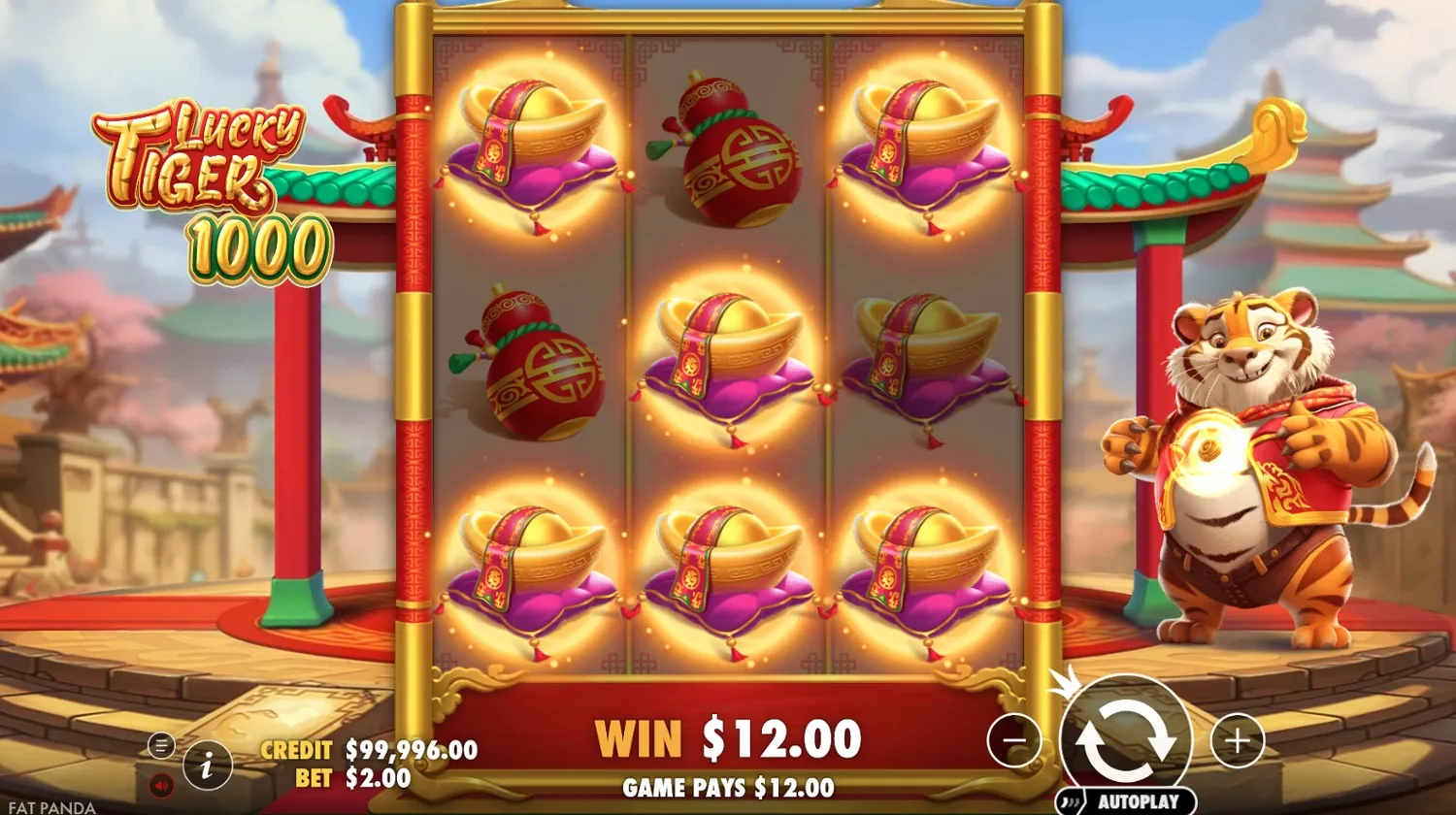This screenshot has width=1456, height=815.
Task: Open the game info paytable icon
Action: [x=207, y=764]
